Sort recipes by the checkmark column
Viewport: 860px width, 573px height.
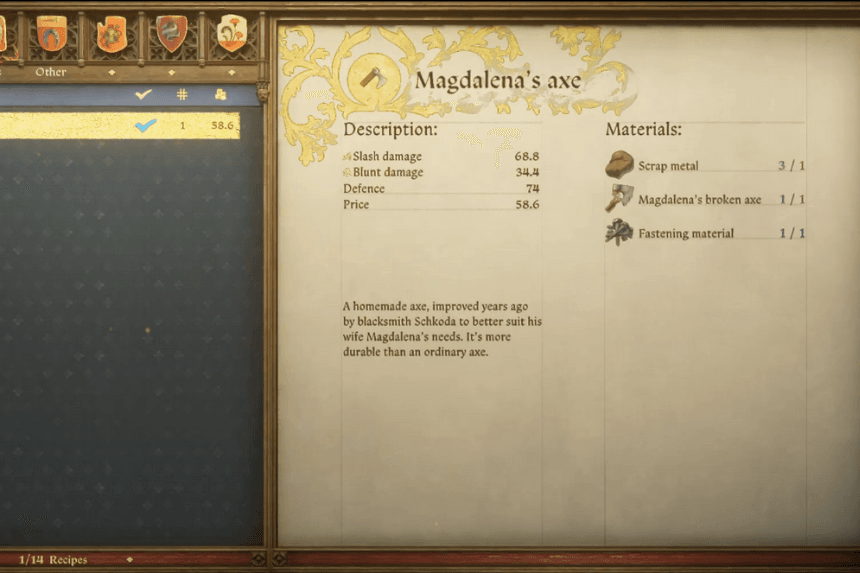144,94
